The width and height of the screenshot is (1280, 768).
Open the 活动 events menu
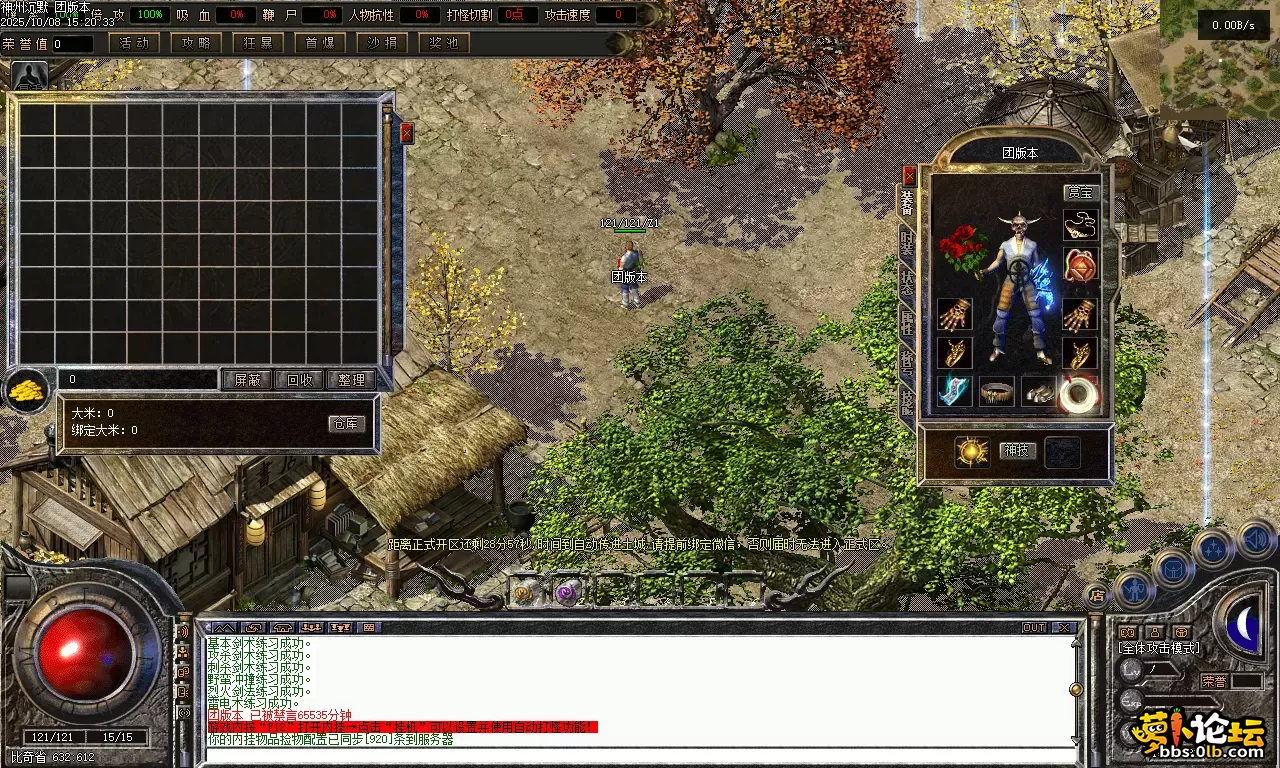(x=134, y=43)
